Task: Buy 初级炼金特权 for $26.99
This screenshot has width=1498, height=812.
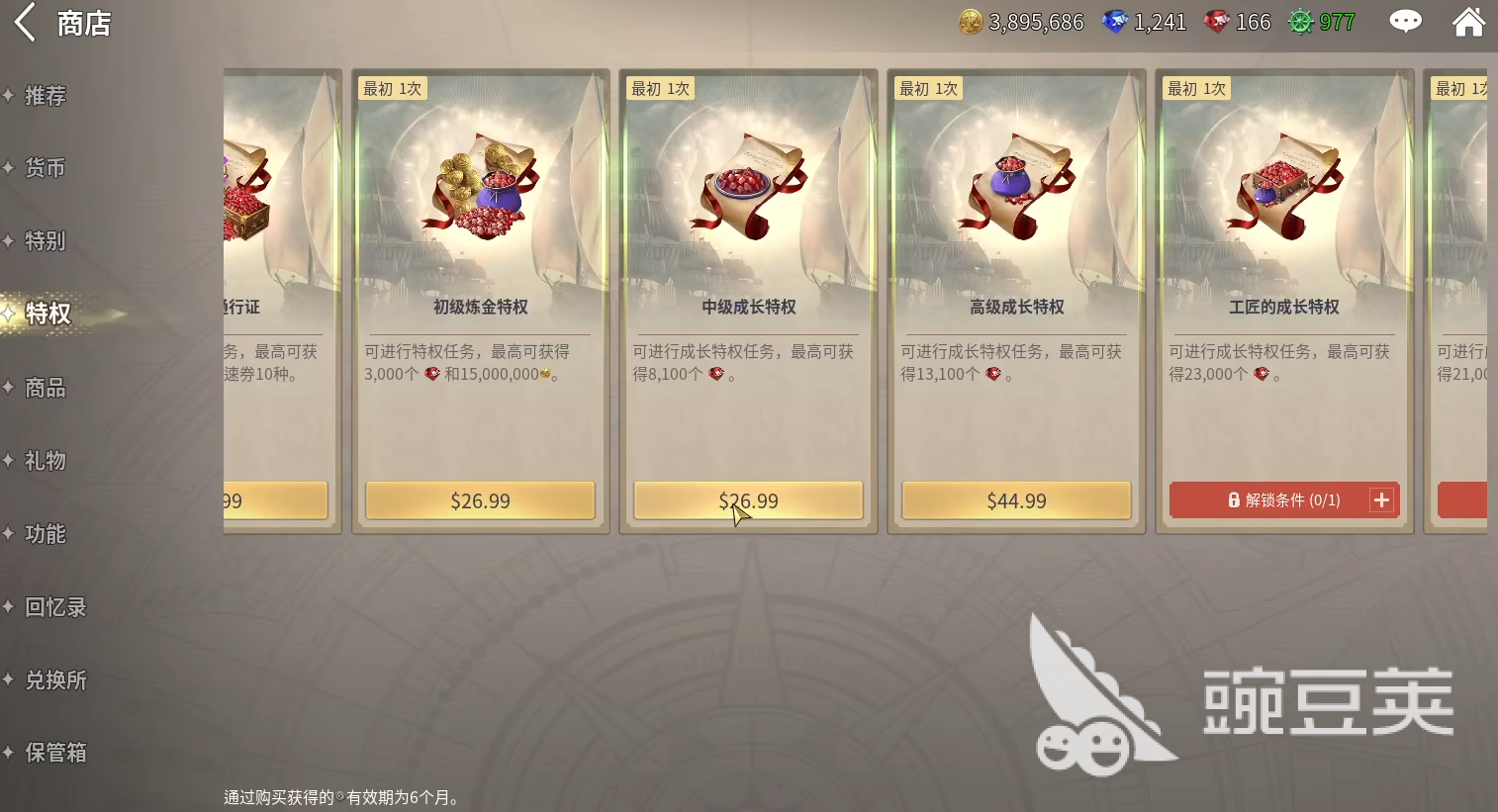Action: point(480,500)
